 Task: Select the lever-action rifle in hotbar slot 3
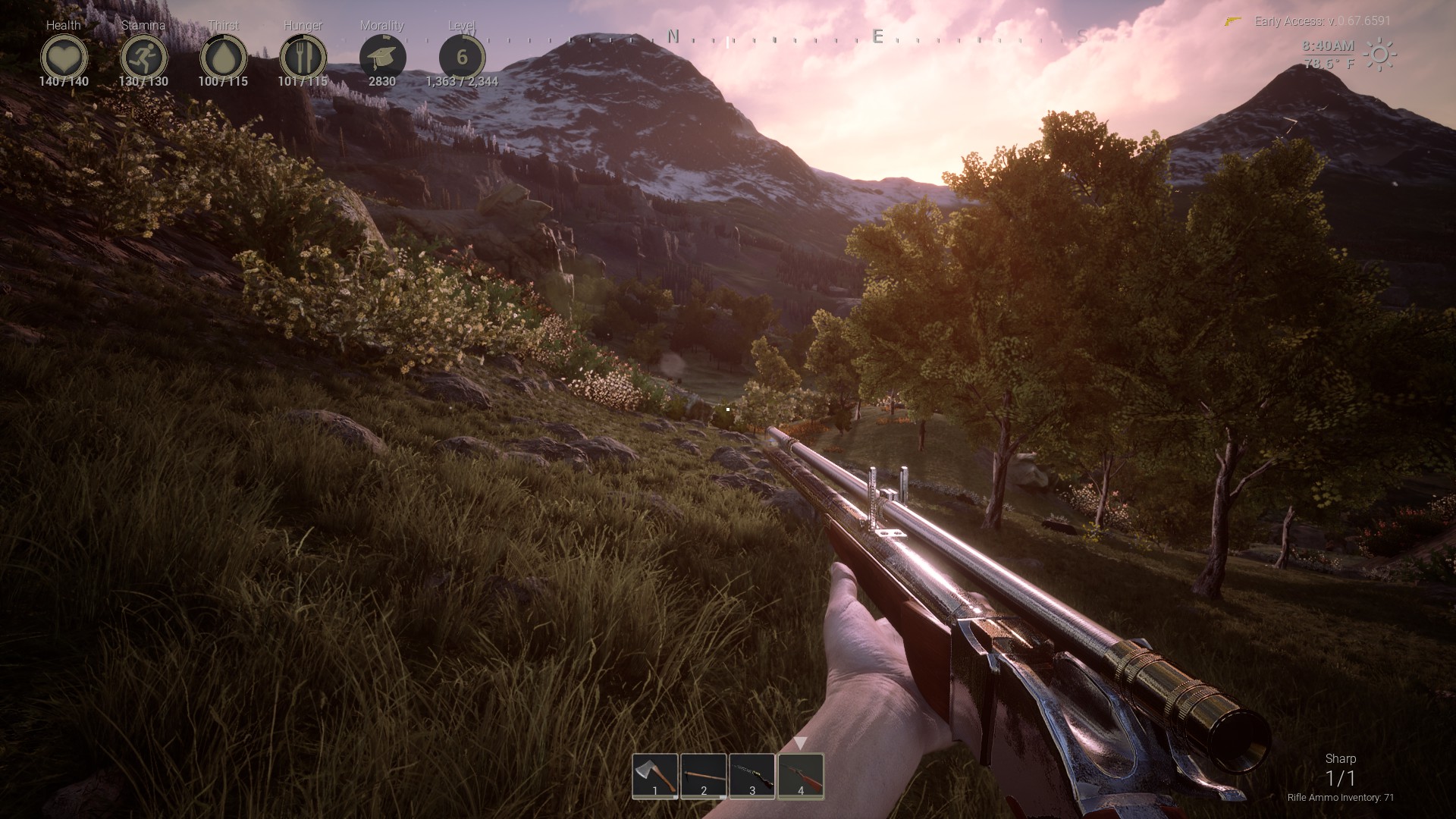(x=752, y=777)
